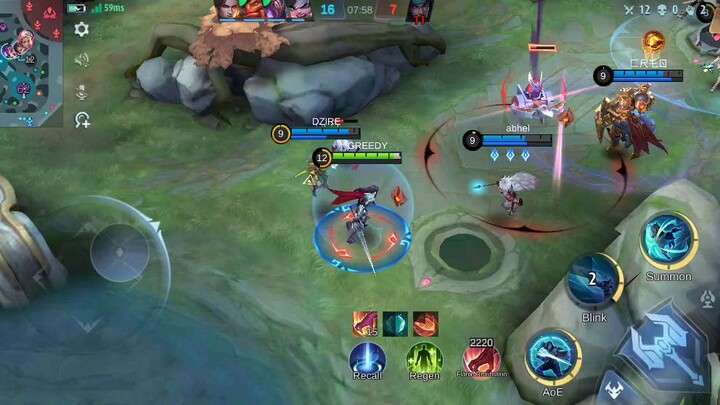
Task: Open the gear settings menu
Action: point(82,29)
